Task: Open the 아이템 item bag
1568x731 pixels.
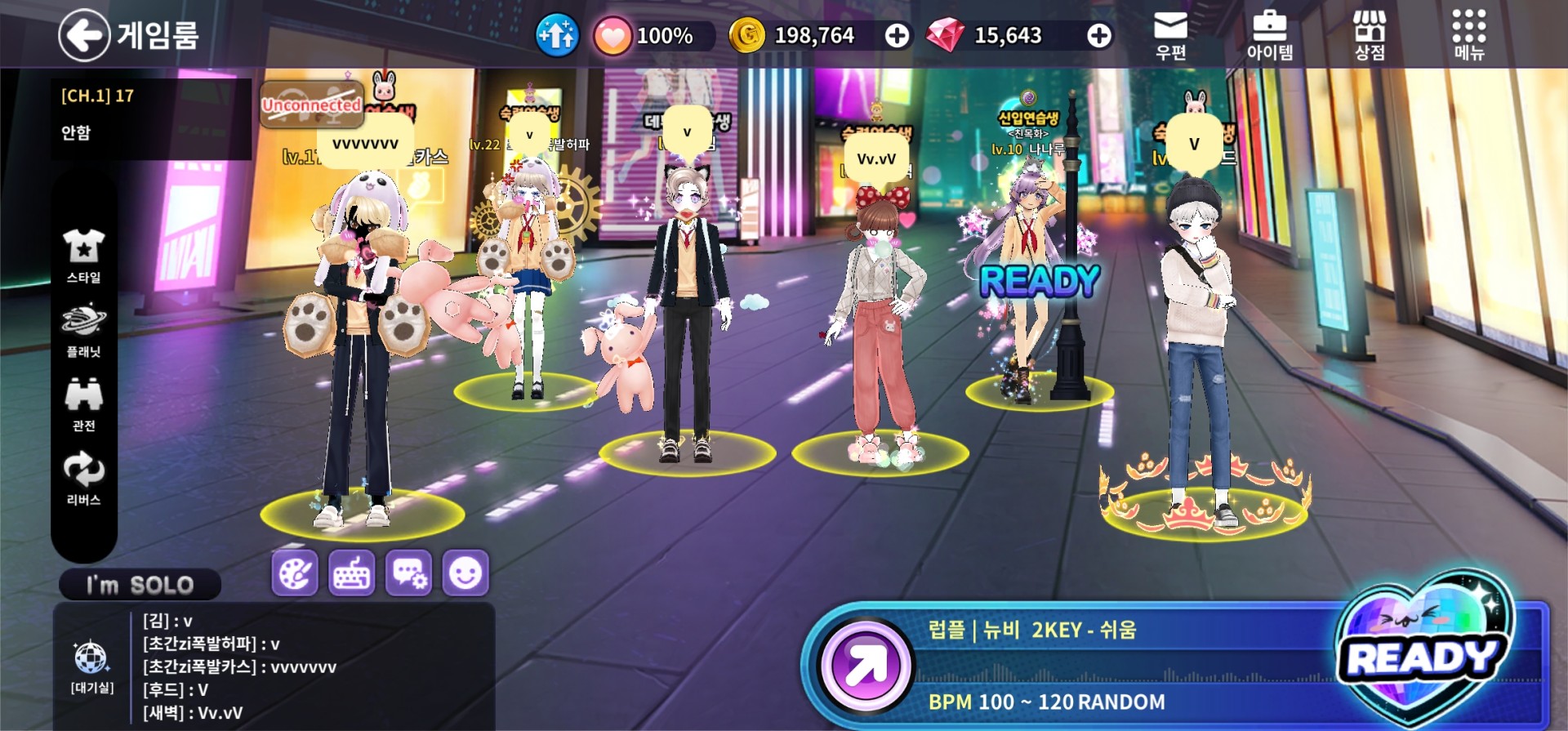Action: click(x=1269, y=36)
